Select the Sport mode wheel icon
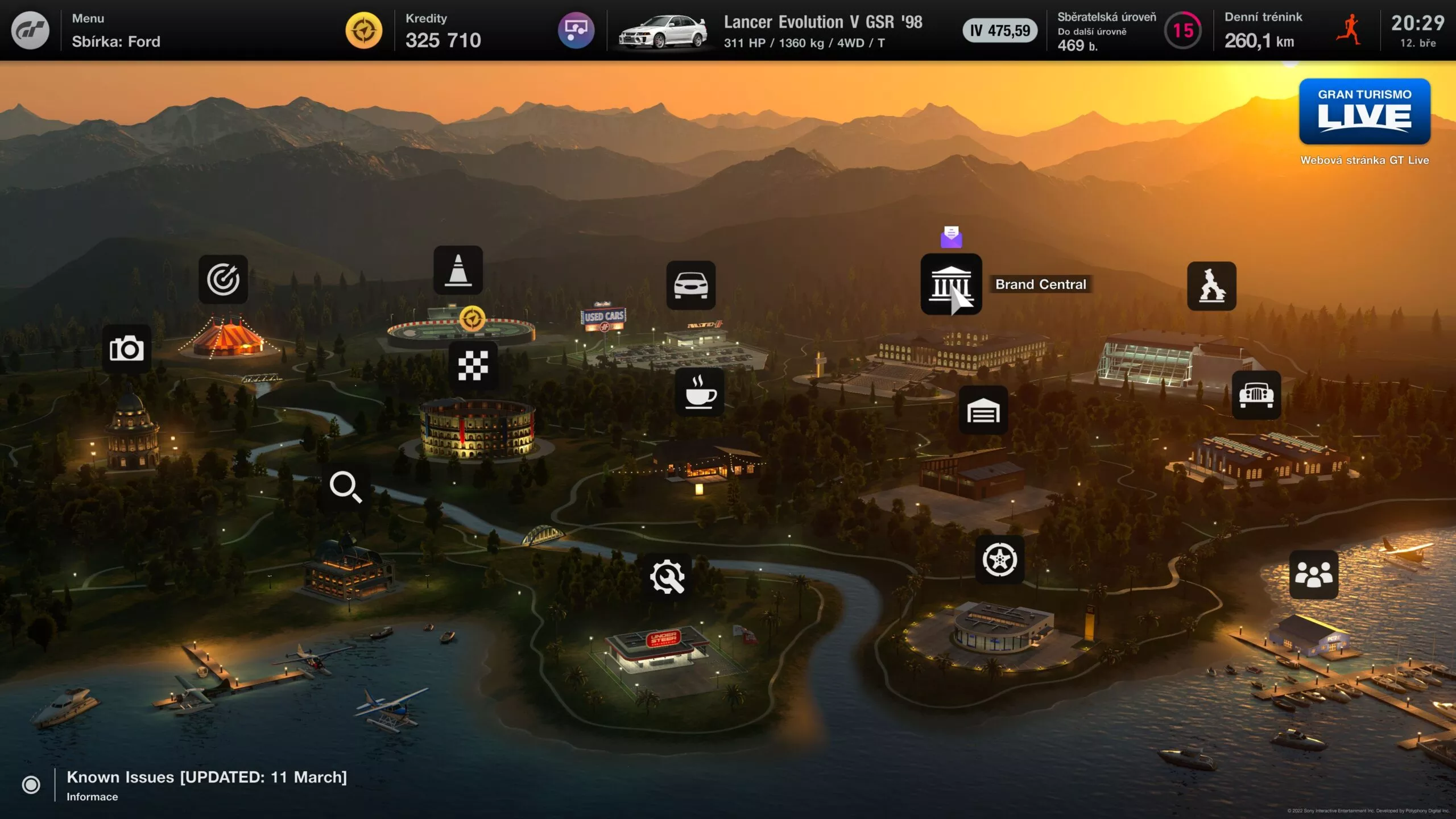 point(1002,560)
